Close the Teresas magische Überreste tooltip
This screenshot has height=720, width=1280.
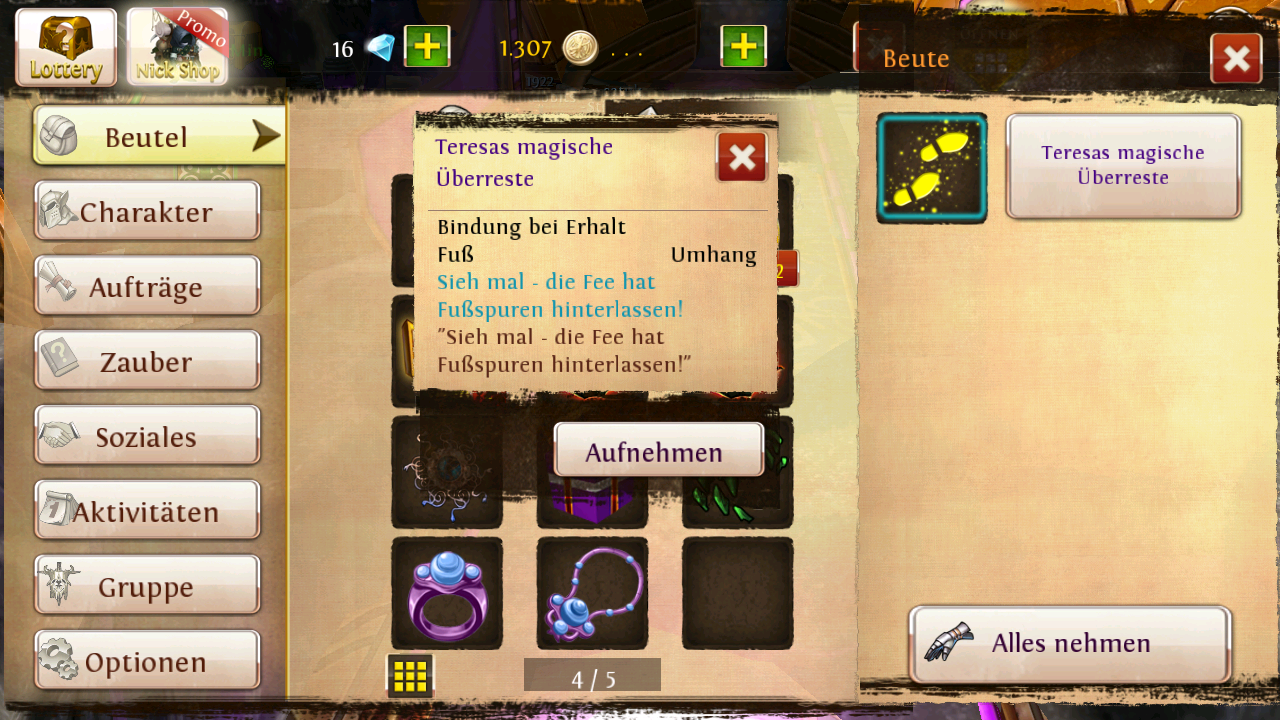point(742,157)
